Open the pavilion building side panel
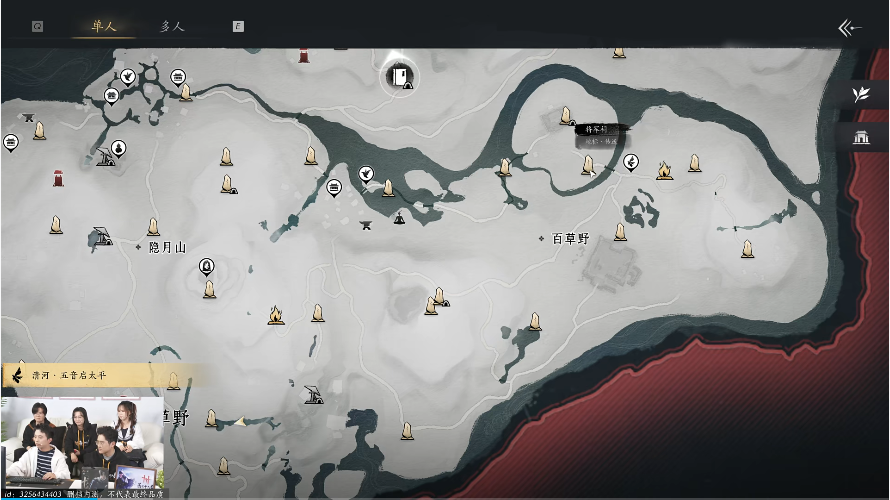This screenshot has width=890, height=500. pos(860,137)
